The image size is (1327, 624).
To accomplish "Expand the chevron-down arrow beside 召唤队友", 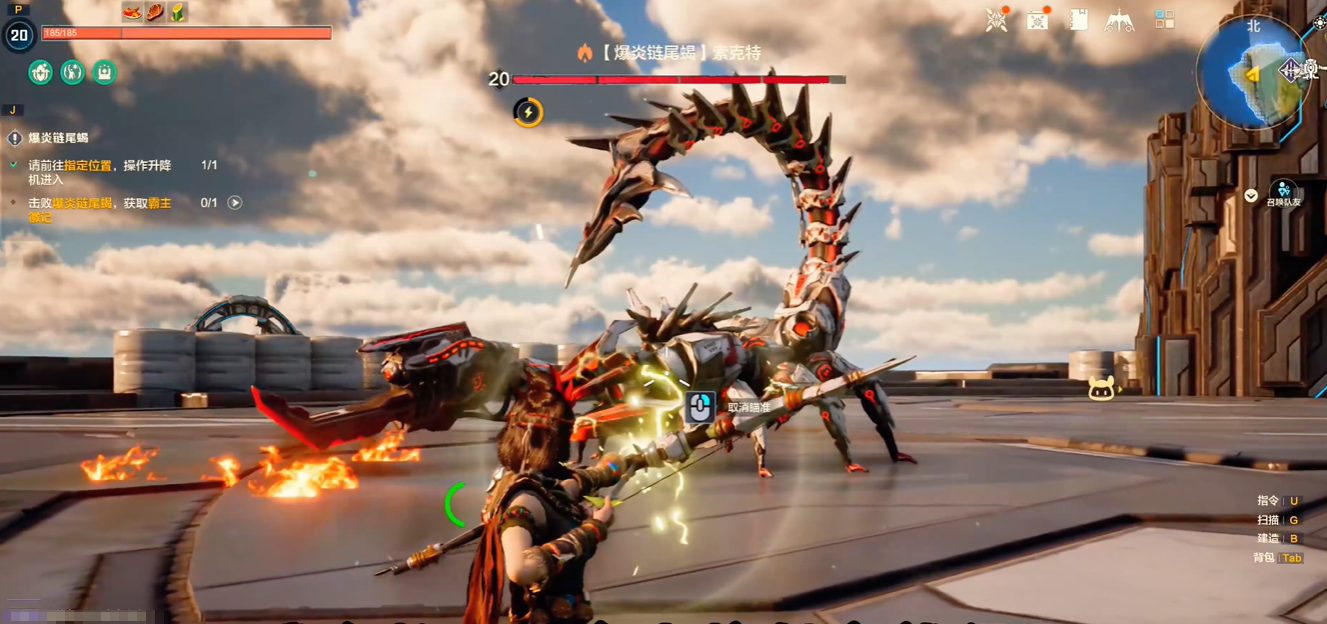I will click(1251, 196).
